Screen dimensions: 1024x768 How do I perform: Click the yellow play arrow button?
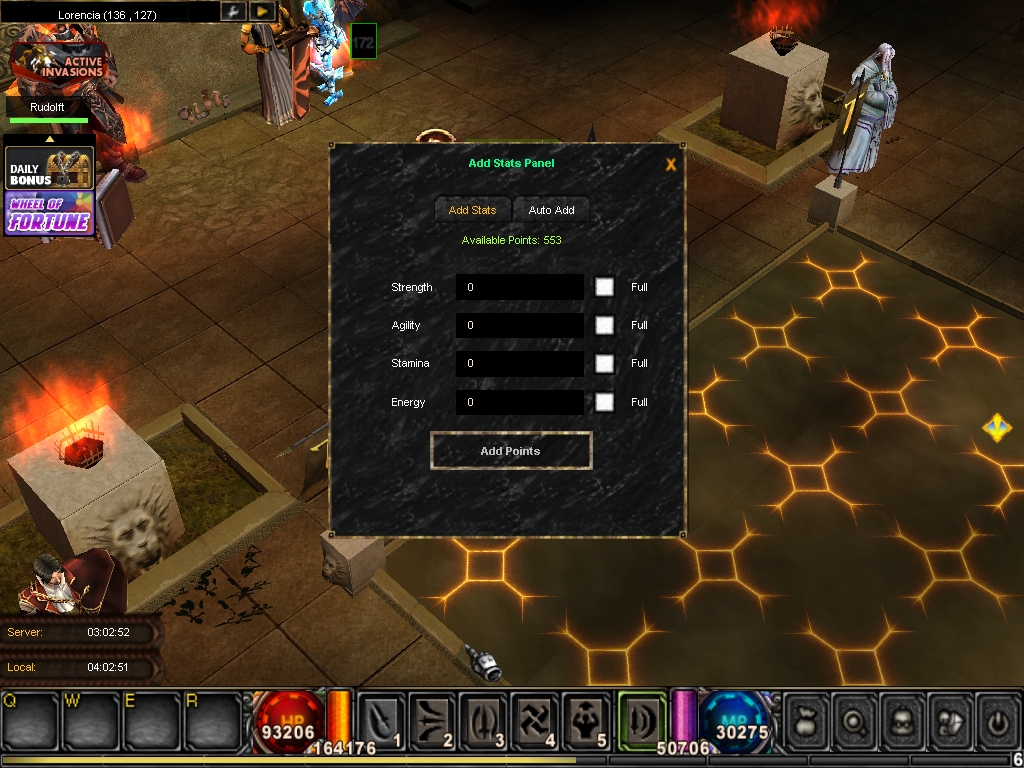point(261,11)
